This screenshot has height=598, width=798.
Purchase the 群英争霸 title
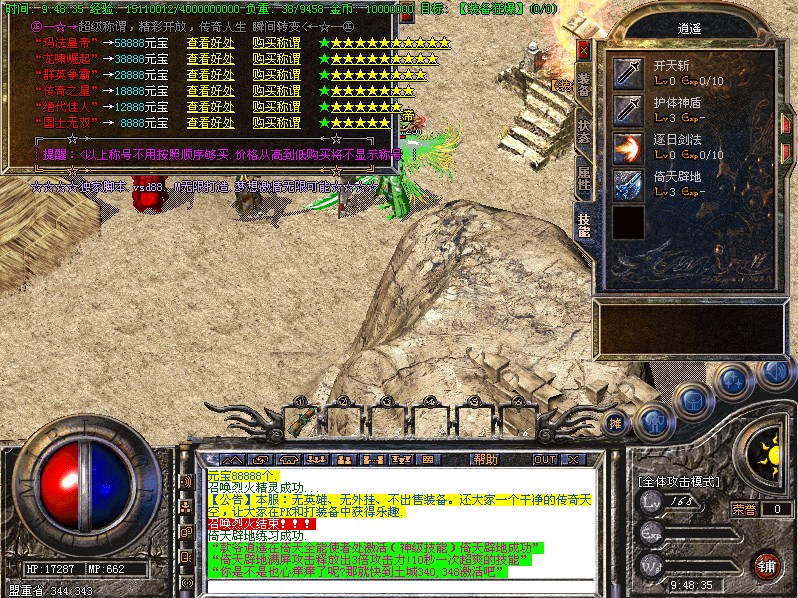tap(276, 76)
